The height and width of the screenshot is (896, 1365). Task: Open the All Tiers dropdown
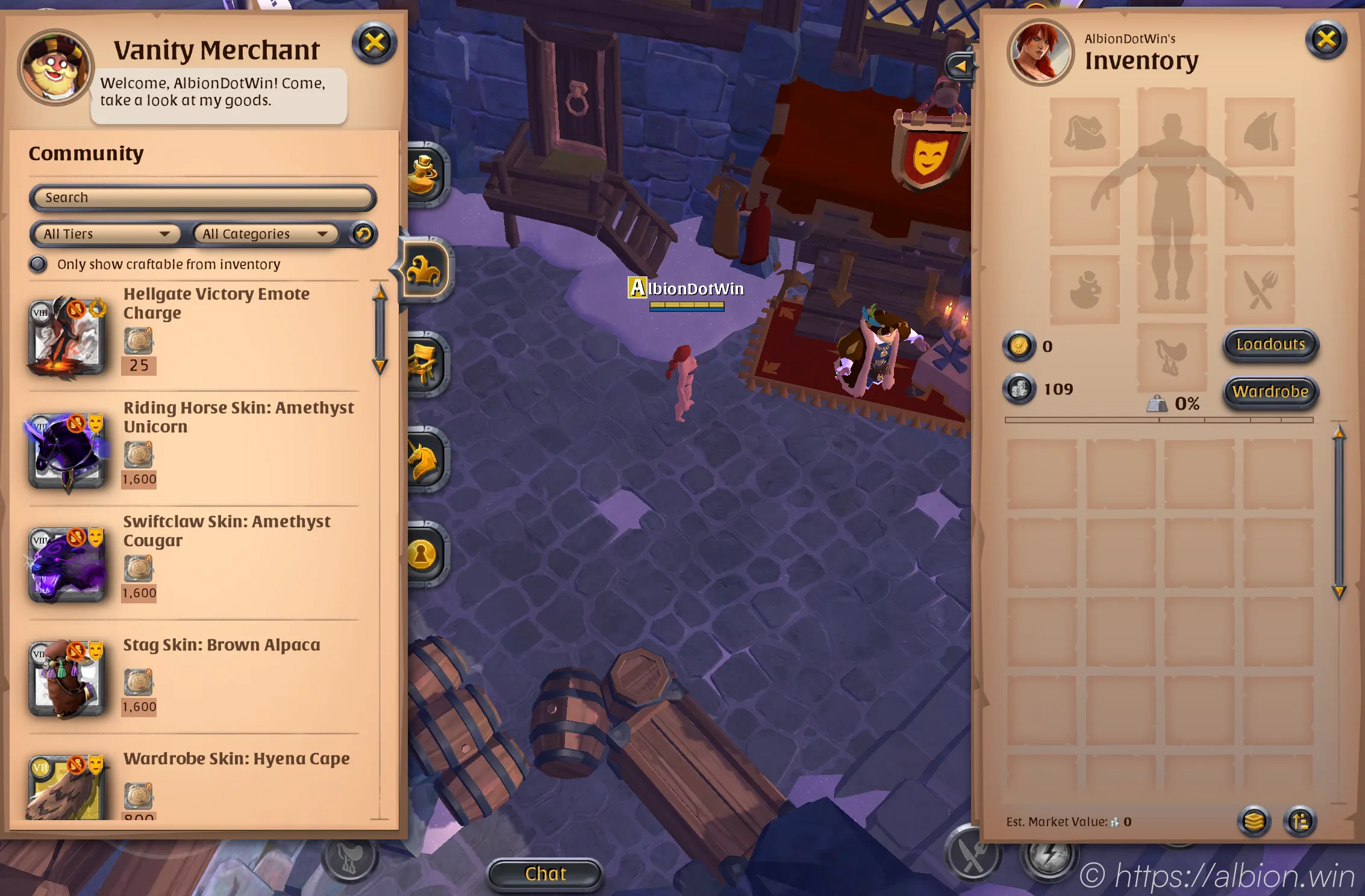(x=105, y=234)
